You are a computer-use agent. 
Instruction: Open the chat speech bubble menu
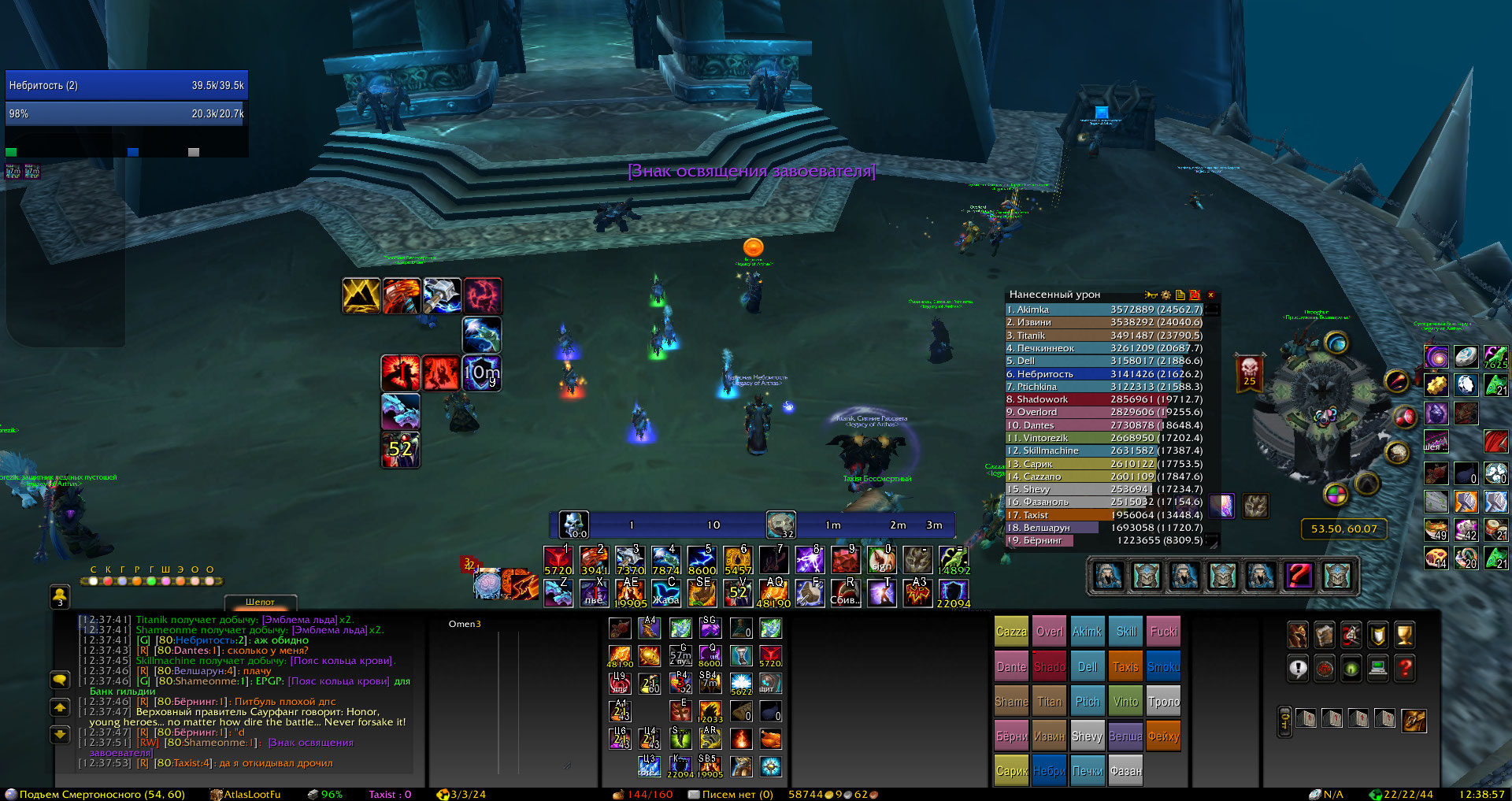click(60, 679)
